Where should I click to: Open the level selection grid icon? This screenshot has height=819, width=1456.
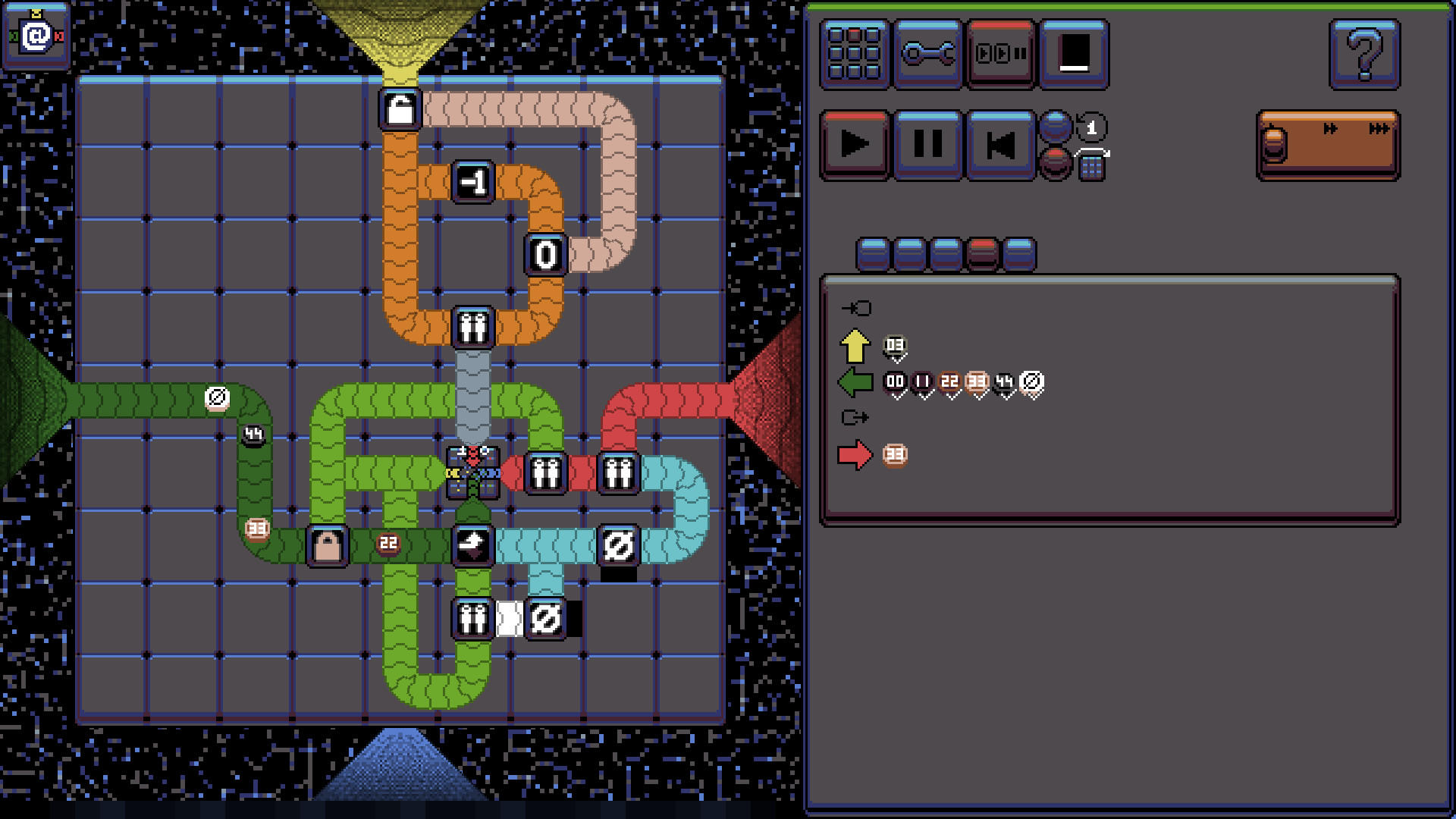pos(853,55)
